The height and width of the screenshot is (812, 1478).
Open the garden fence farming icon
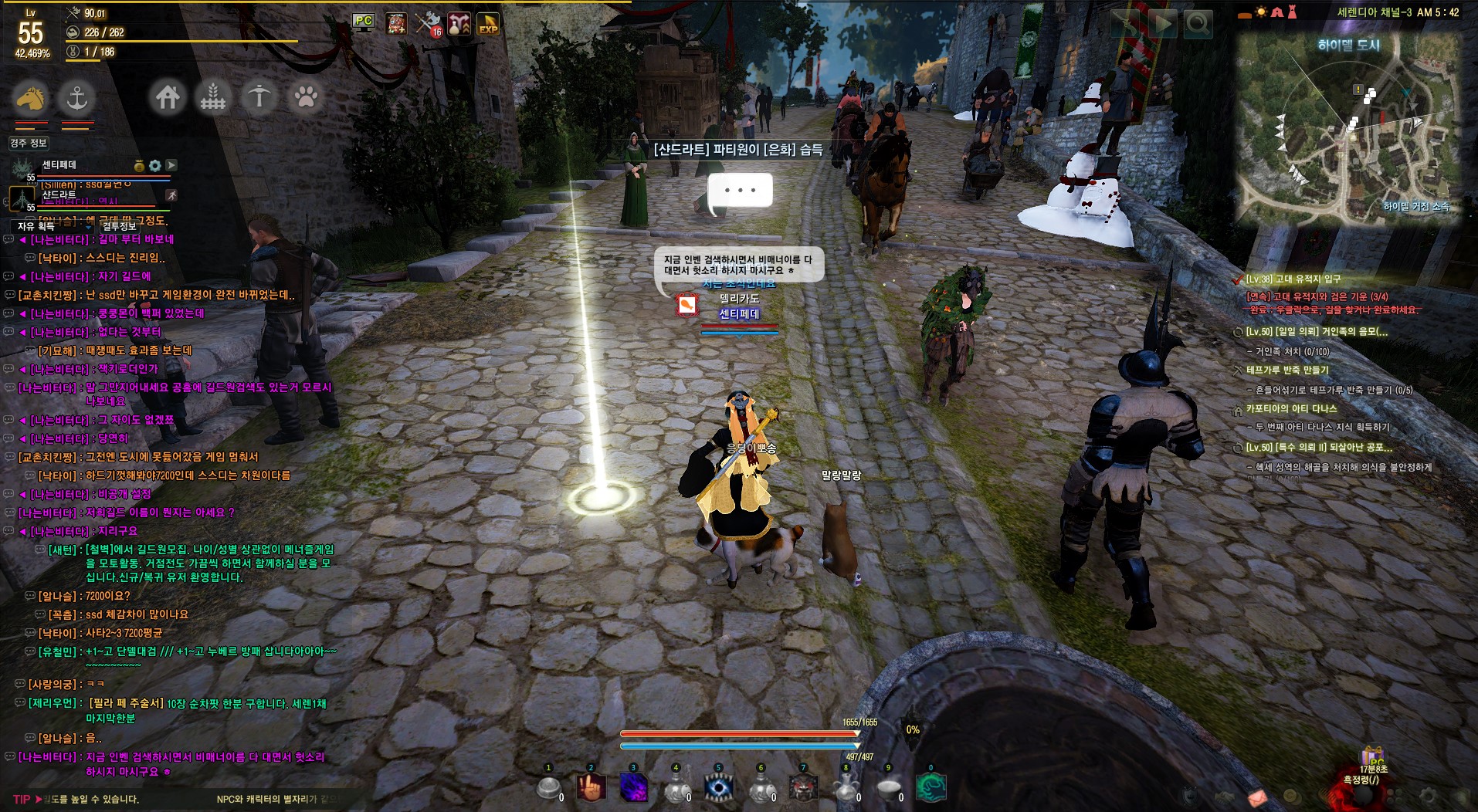coord(213,98)
